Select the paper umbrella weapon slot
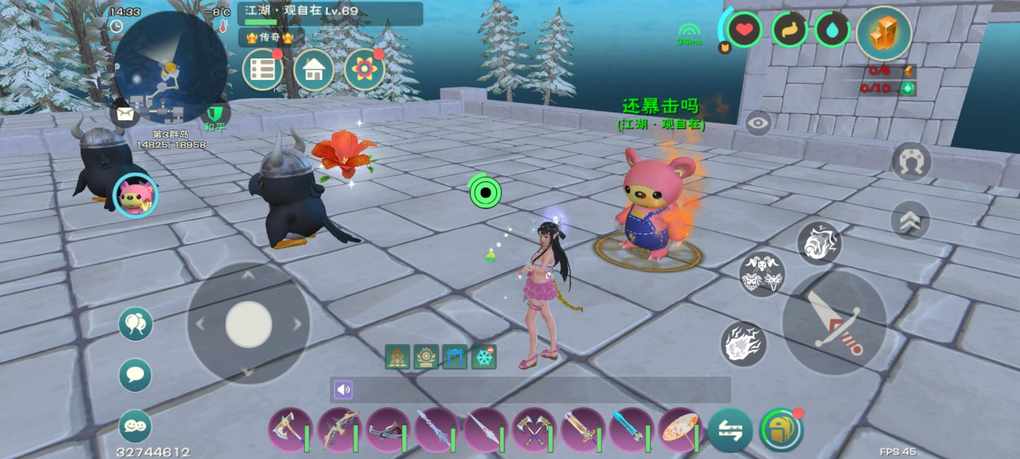The height and width of the screenshot is (459, 1020). point(679,430)
